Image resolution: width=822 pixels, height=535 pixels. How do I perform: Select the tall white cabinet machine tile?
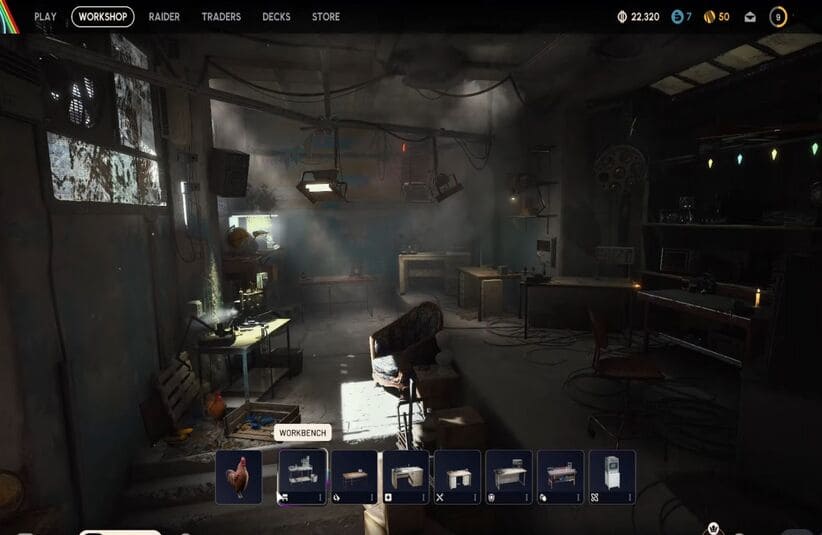click(x=612, y=476)
